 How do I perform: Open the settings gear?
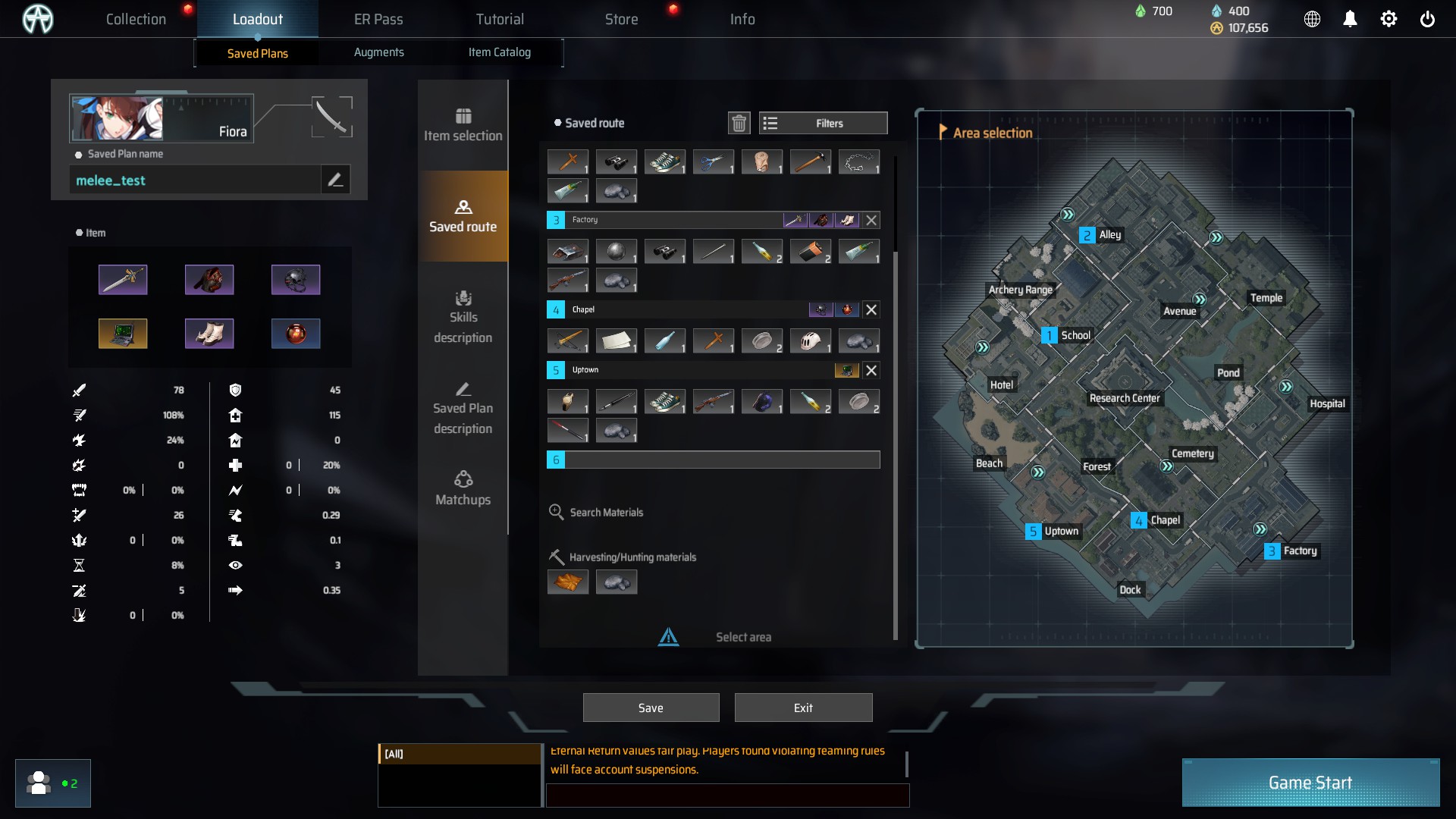[x=1389, y=19]
